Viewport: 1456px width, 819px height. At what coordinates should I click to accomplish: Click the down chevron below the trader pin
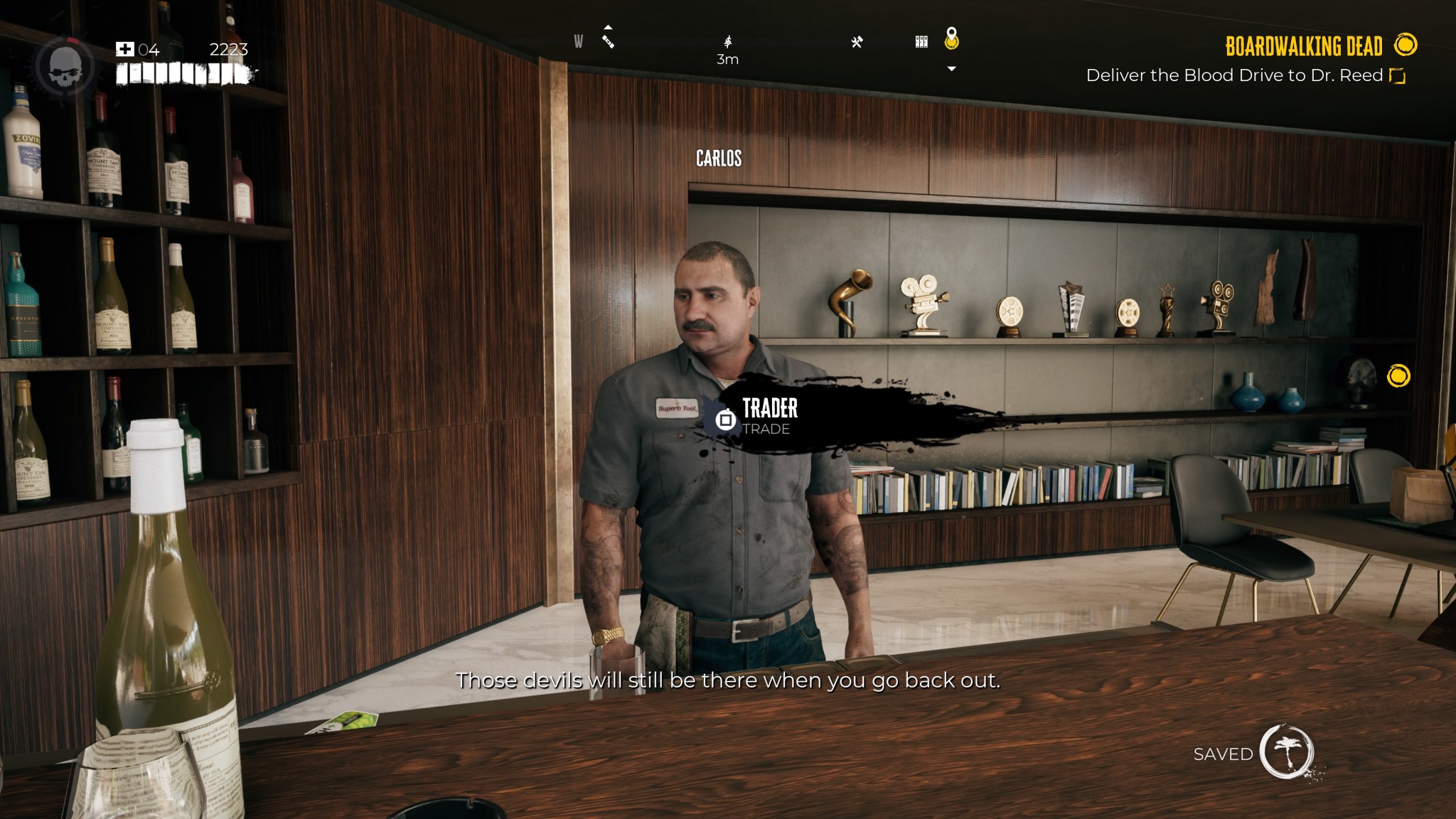coord(951,68)
